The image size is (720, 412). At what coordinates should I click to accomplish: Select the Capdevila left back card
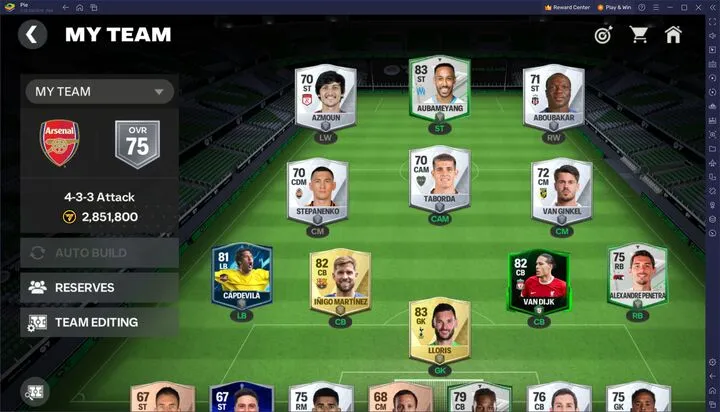tap(242, 275)
